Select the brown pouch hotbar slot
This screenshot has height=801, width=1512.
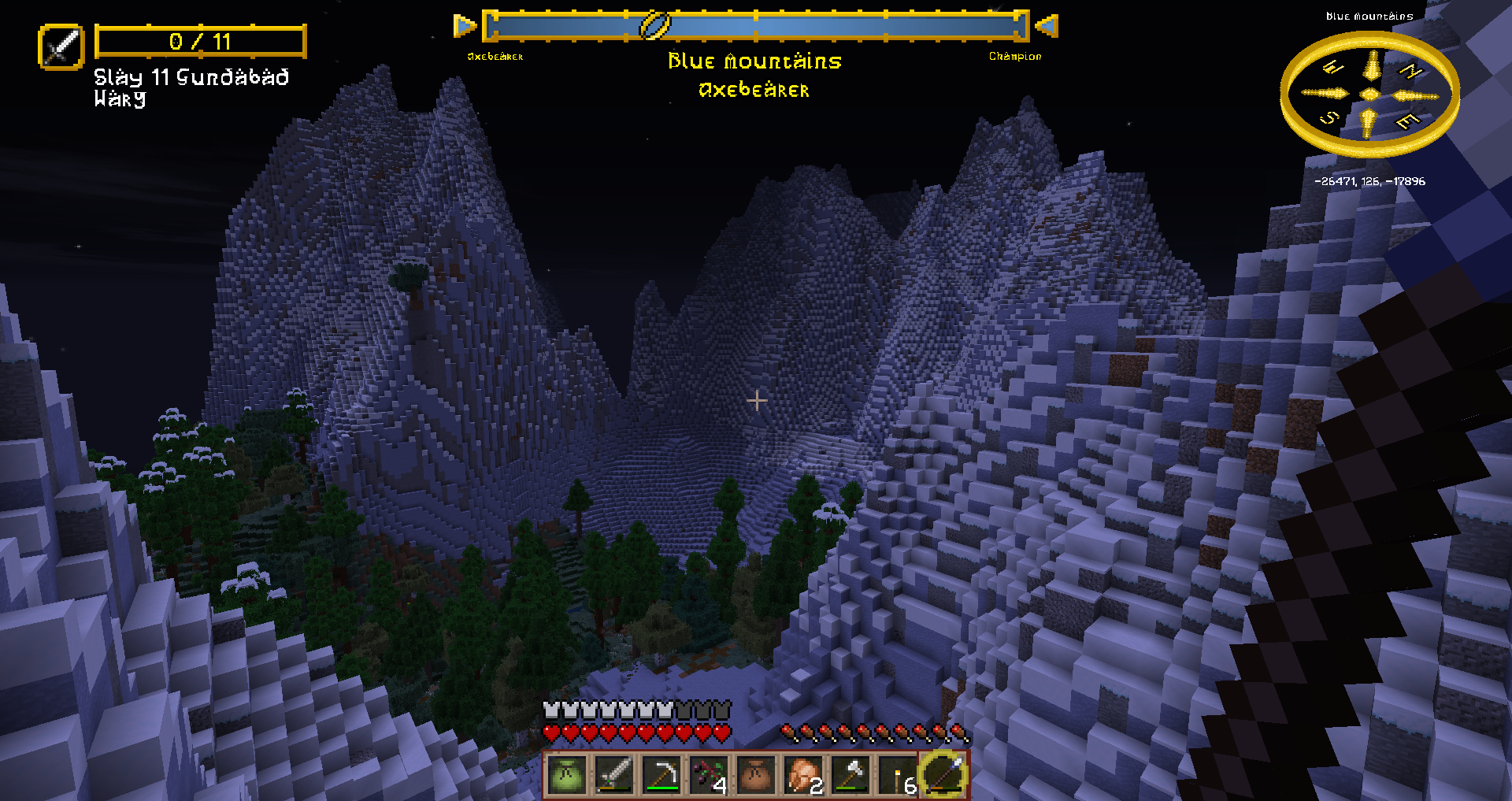click(x=756, y=775)
